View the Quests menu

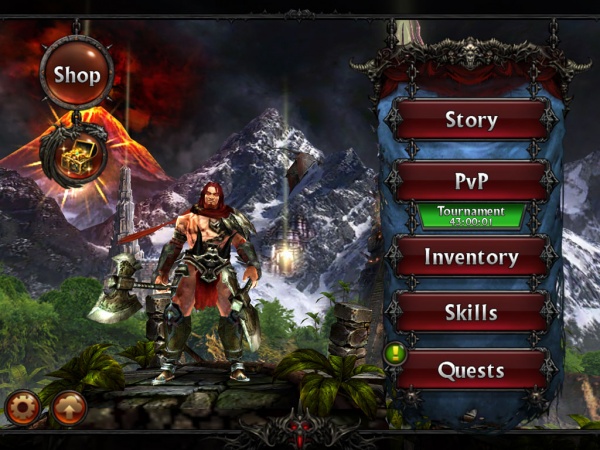[x=471, y=370]
